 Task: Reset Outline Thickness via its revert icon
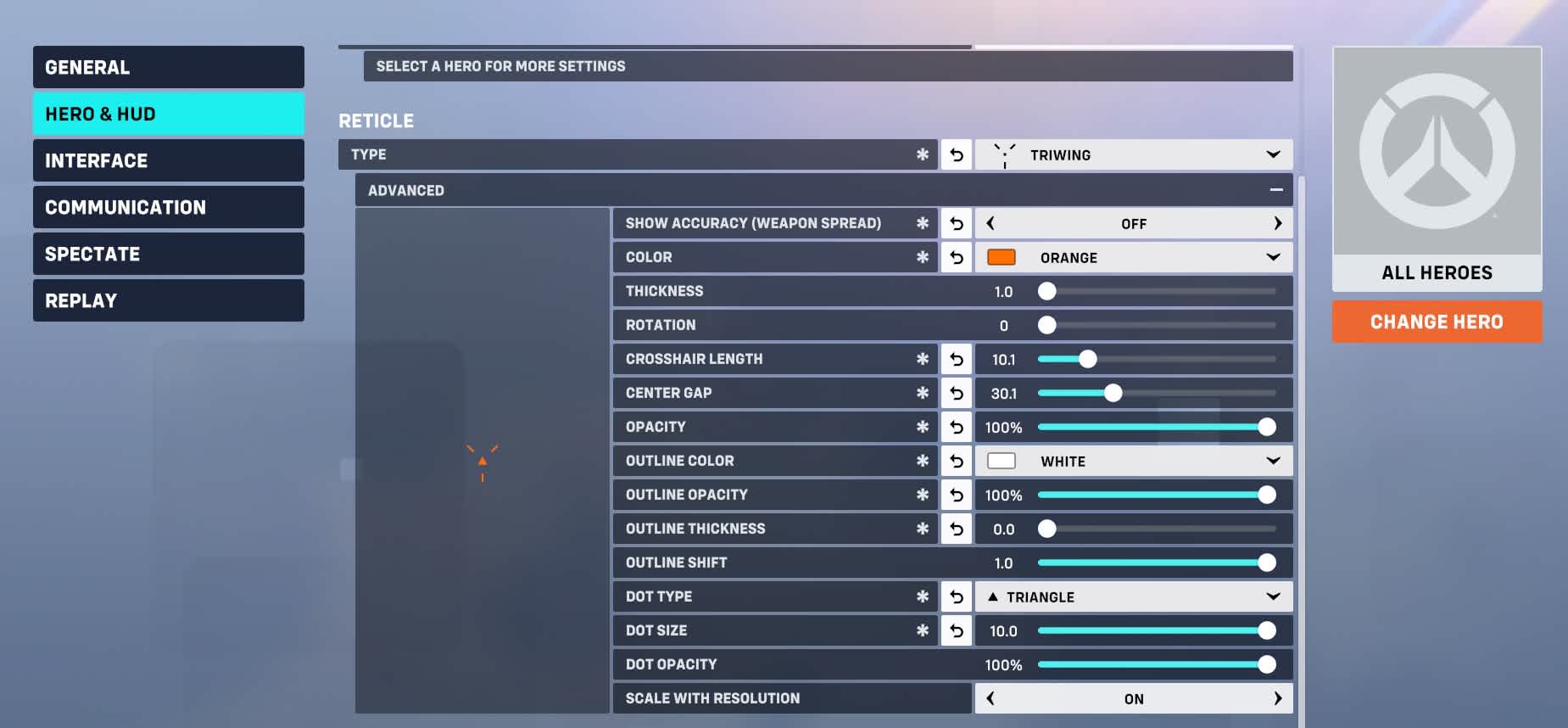[x=956, y=529]
